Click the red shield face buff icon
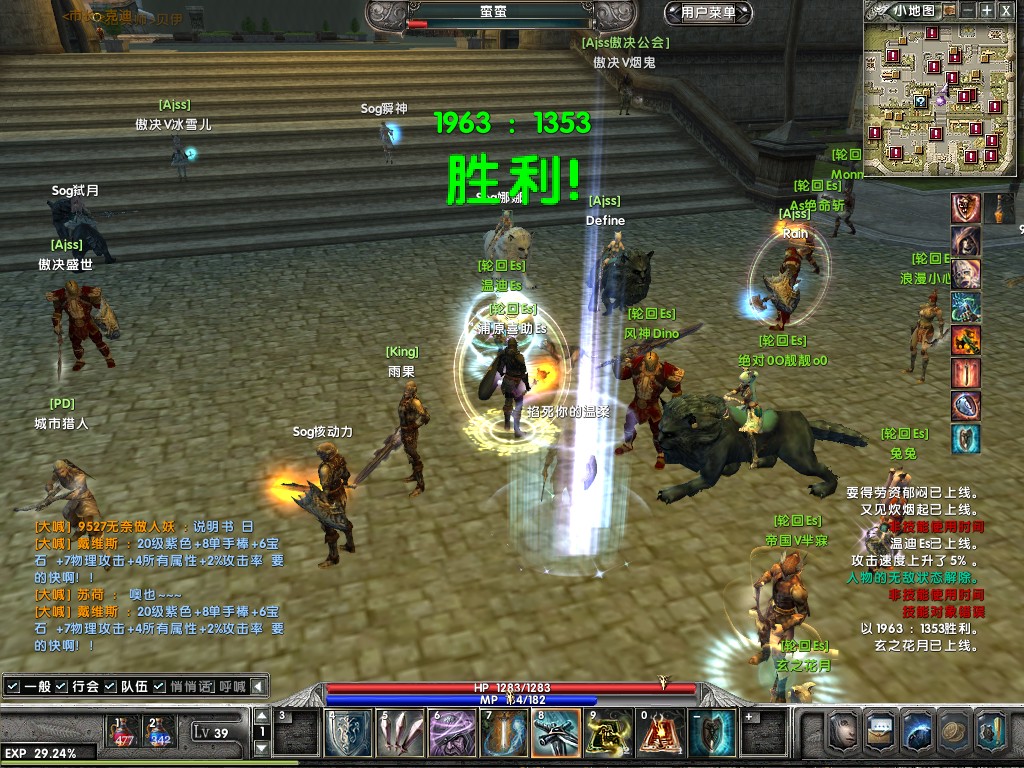Viewport: 1024px width, 768px height. click(965, 208)
